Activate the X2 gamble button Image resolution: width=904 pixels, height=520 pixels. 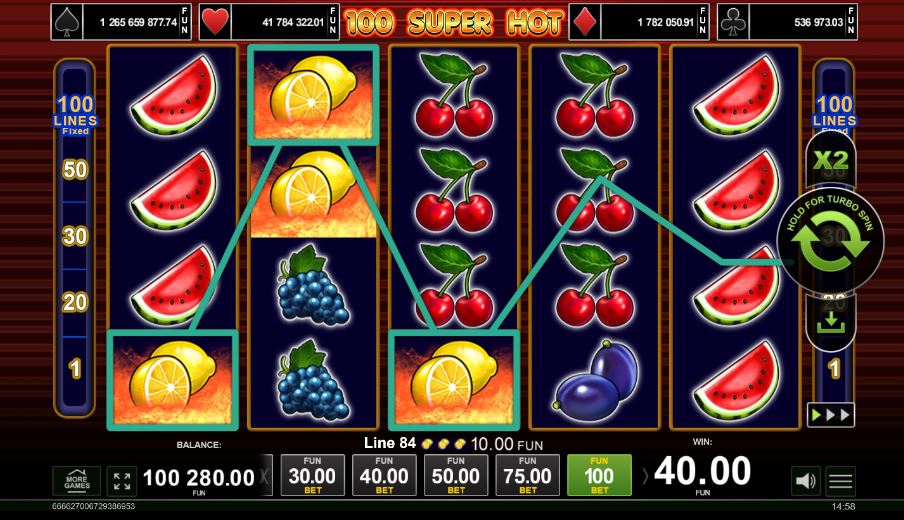tap(831, 160)
